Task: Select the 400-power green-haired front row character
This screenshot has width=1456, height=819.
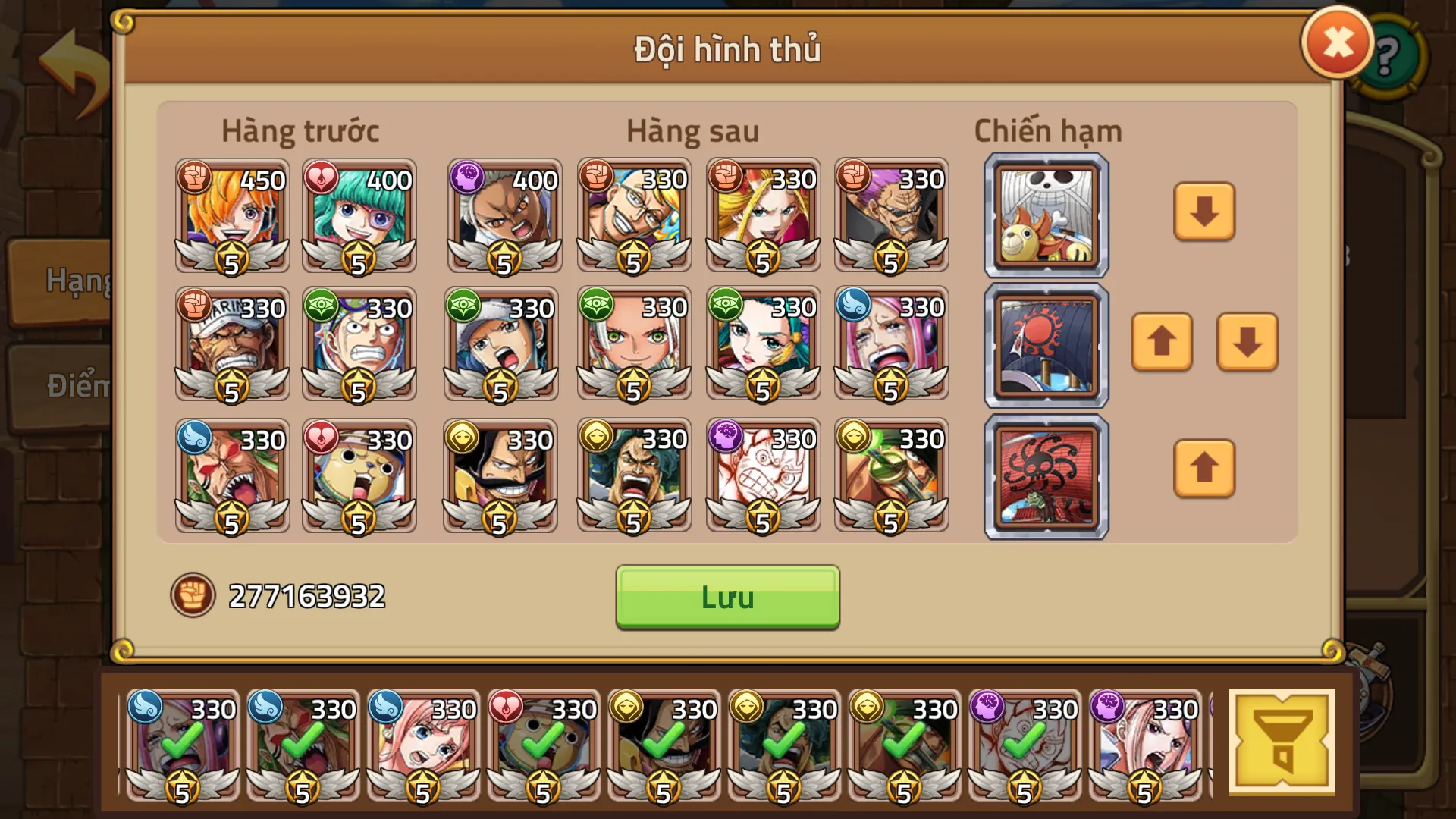Action: (x=358, y=218)
